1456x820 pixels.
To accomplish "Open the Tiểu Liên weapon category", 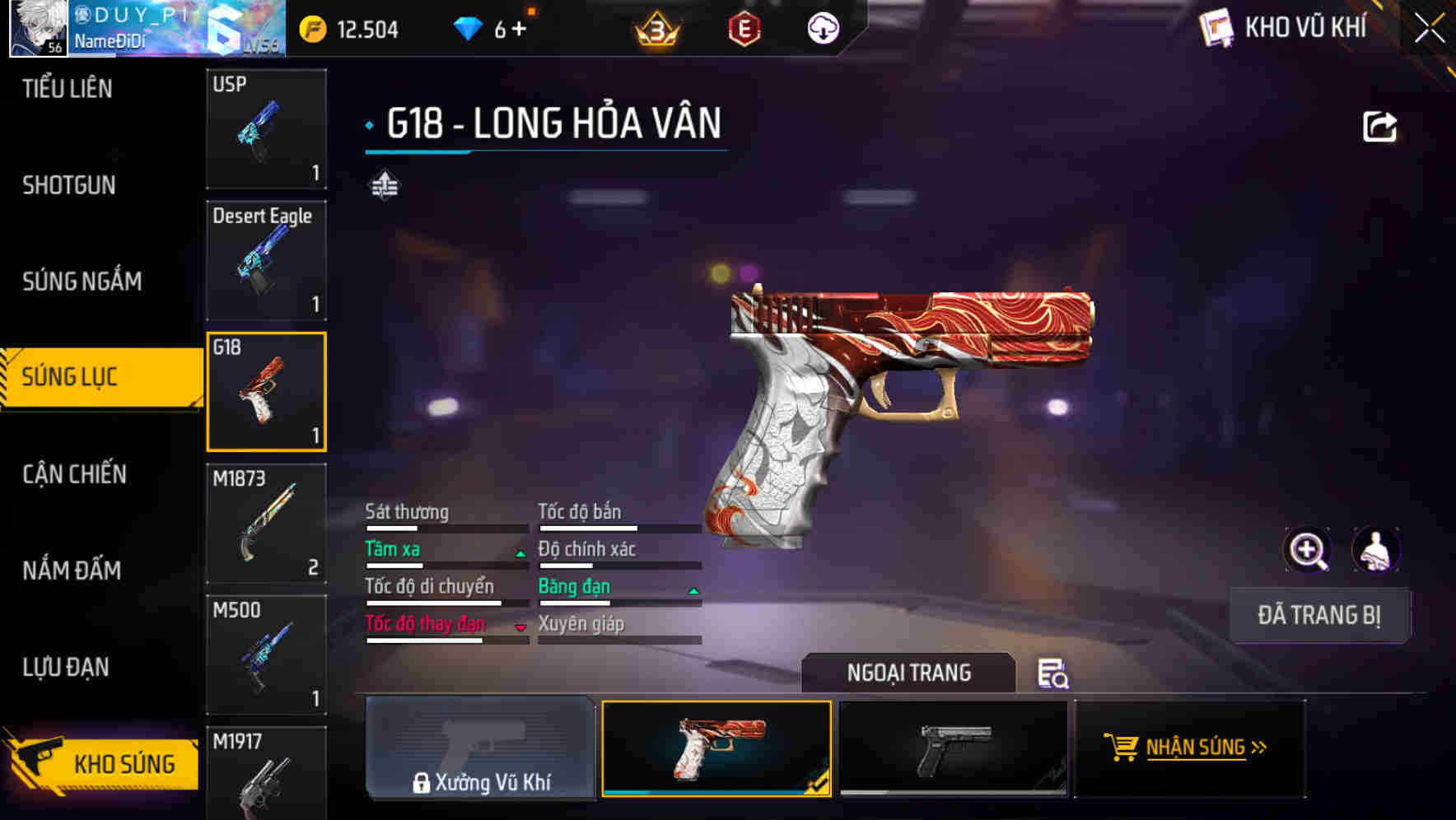I will pyautogui.click(x=68, y=89).
